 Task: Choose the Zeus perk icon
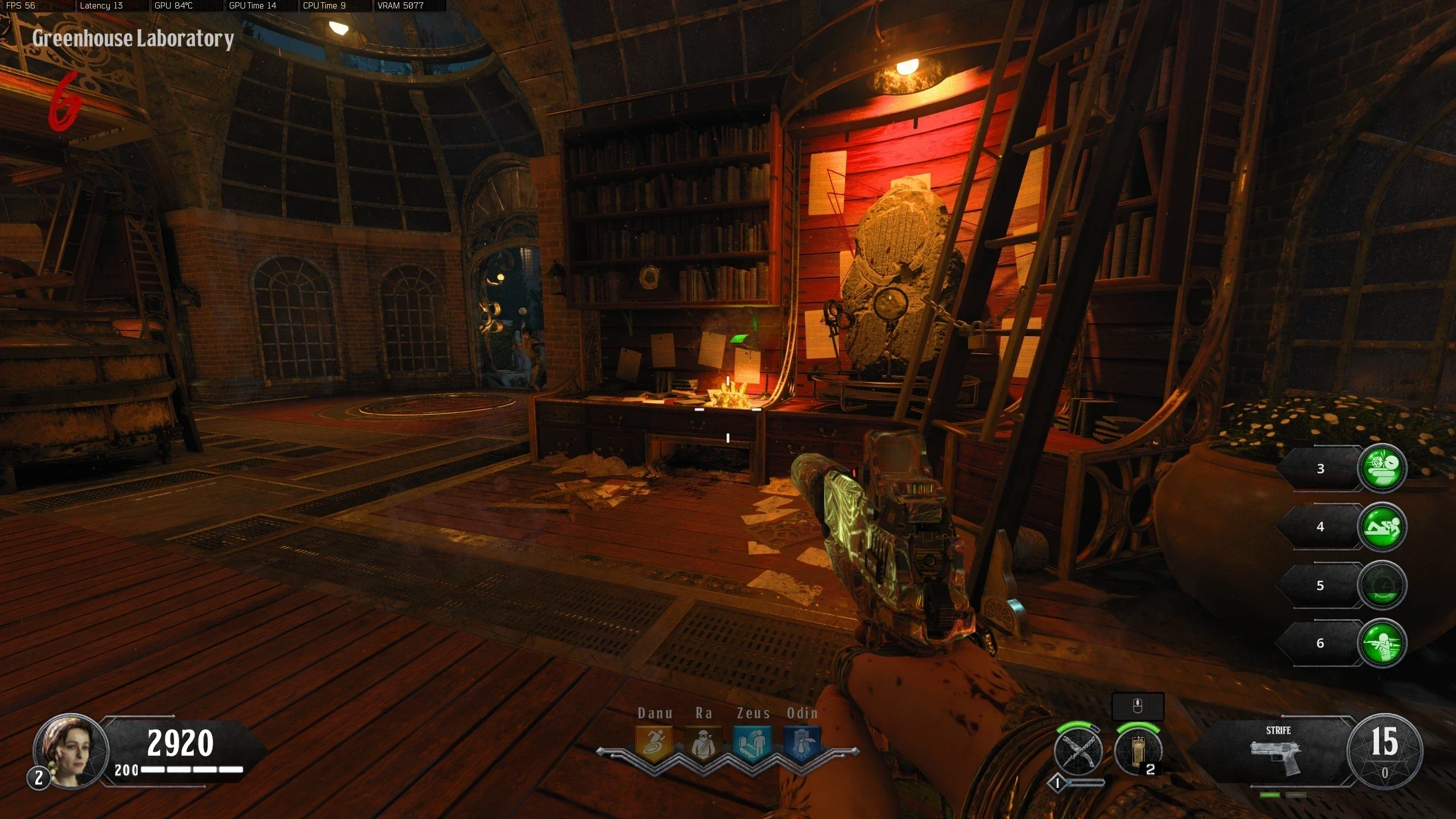coord(752,743)
